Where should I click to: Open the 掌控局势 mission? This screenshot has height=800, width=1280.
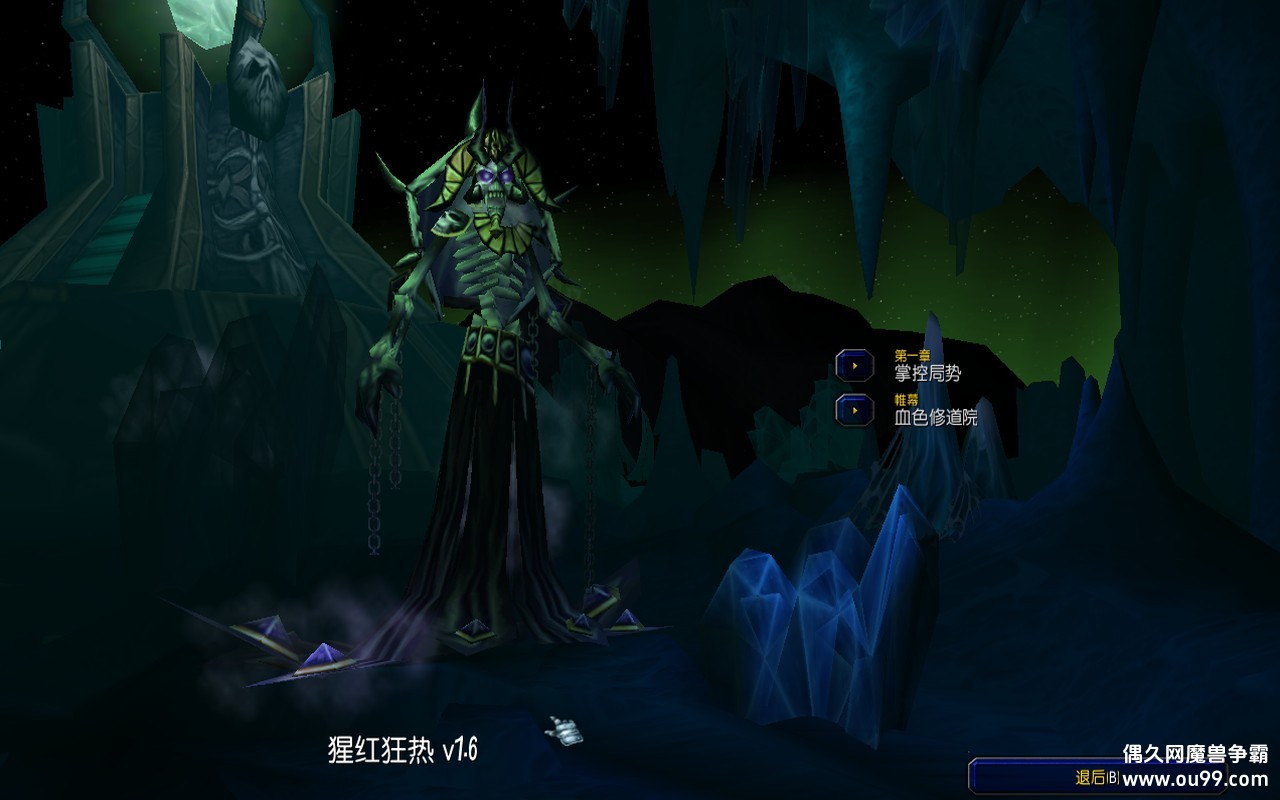(928, 372)
